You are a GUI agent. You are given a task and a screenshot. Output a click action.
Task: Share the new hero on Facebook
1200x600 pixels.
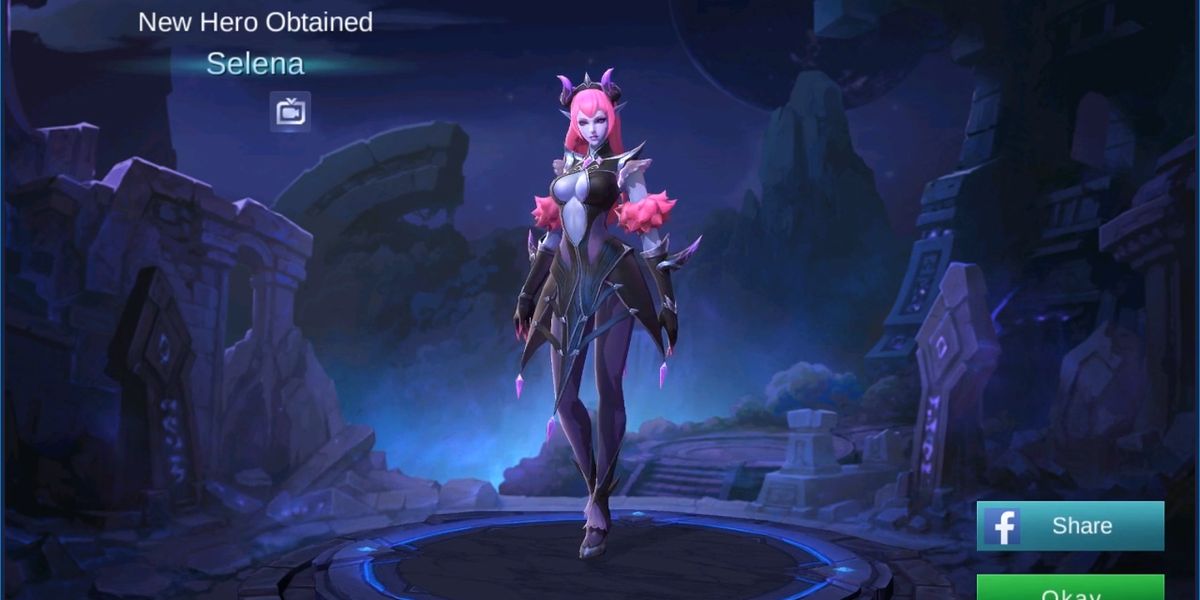(1070, 526)
